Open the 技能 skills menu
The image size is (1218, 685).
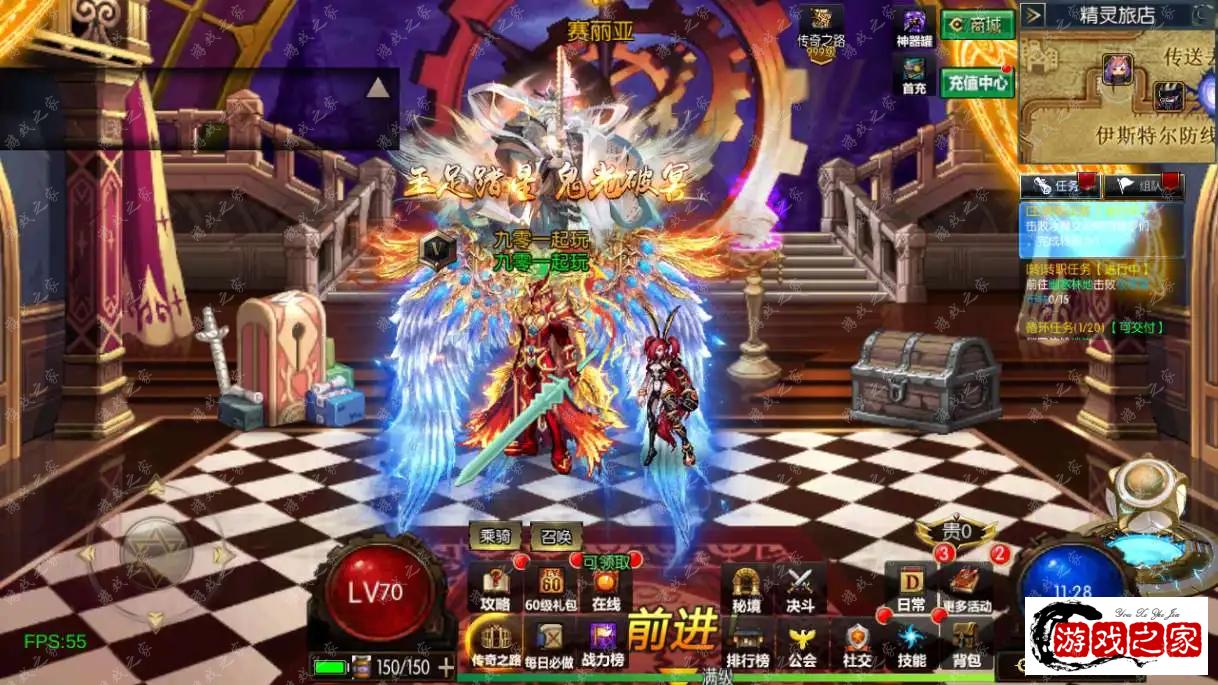point(911,645)
